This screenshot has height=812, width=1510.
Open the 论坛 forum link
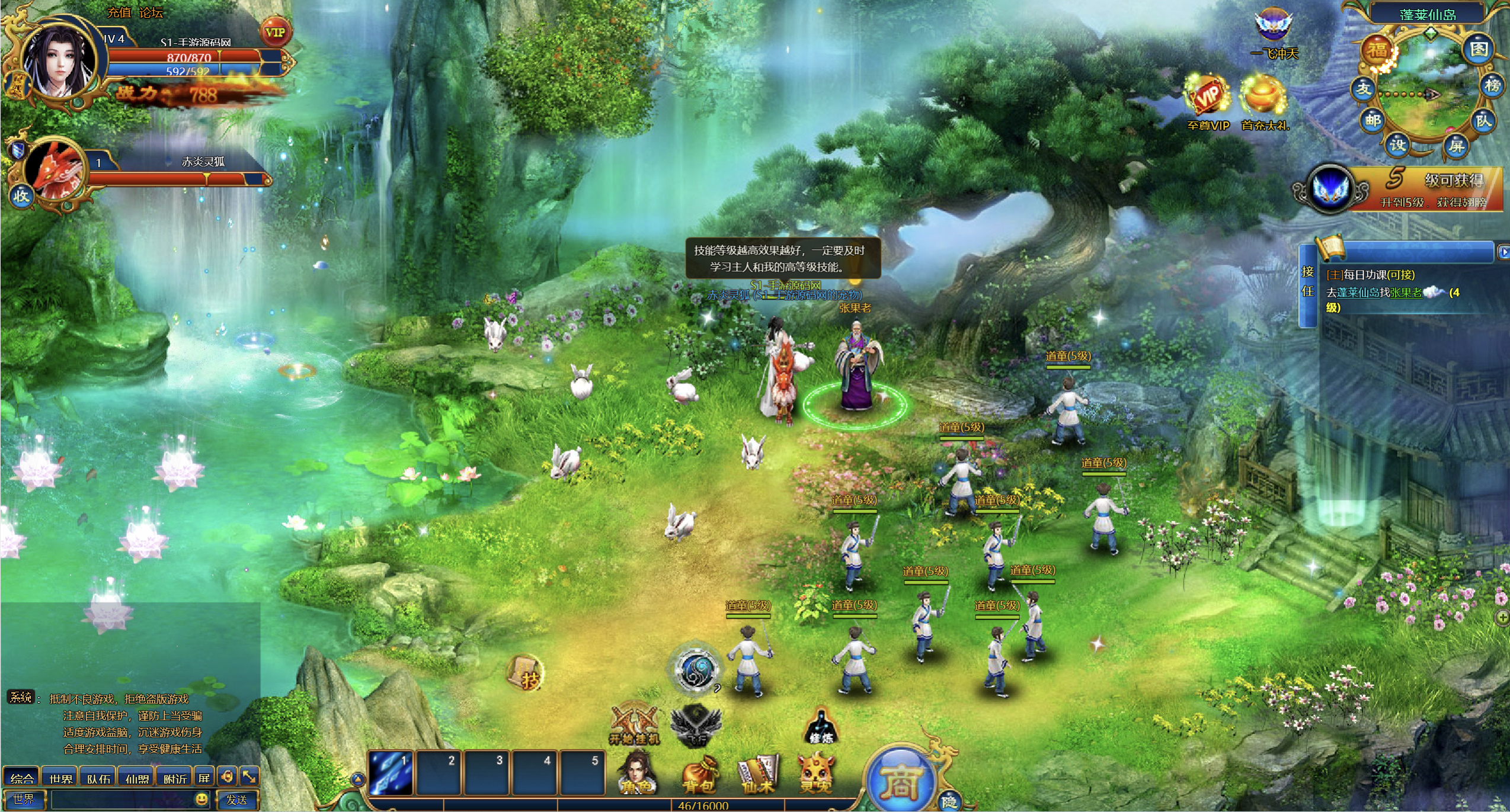click(x=151, y=12)
